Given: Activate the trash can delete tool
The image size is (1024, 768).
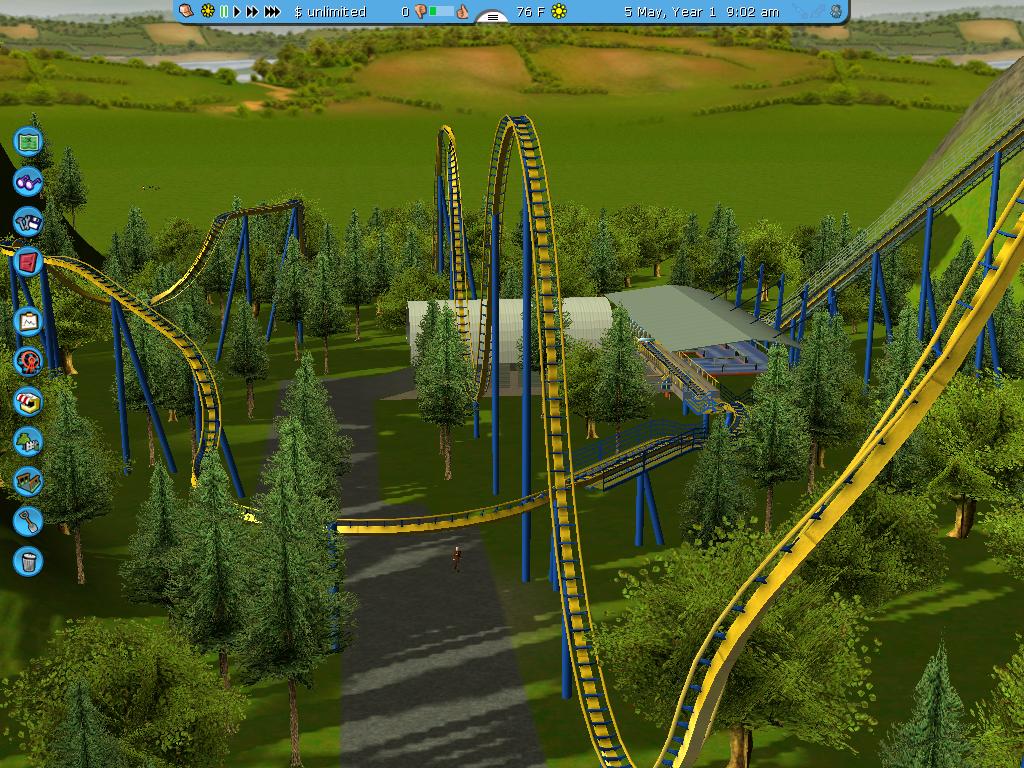Looking at the screenshot, I should click(x=28, y=560).
